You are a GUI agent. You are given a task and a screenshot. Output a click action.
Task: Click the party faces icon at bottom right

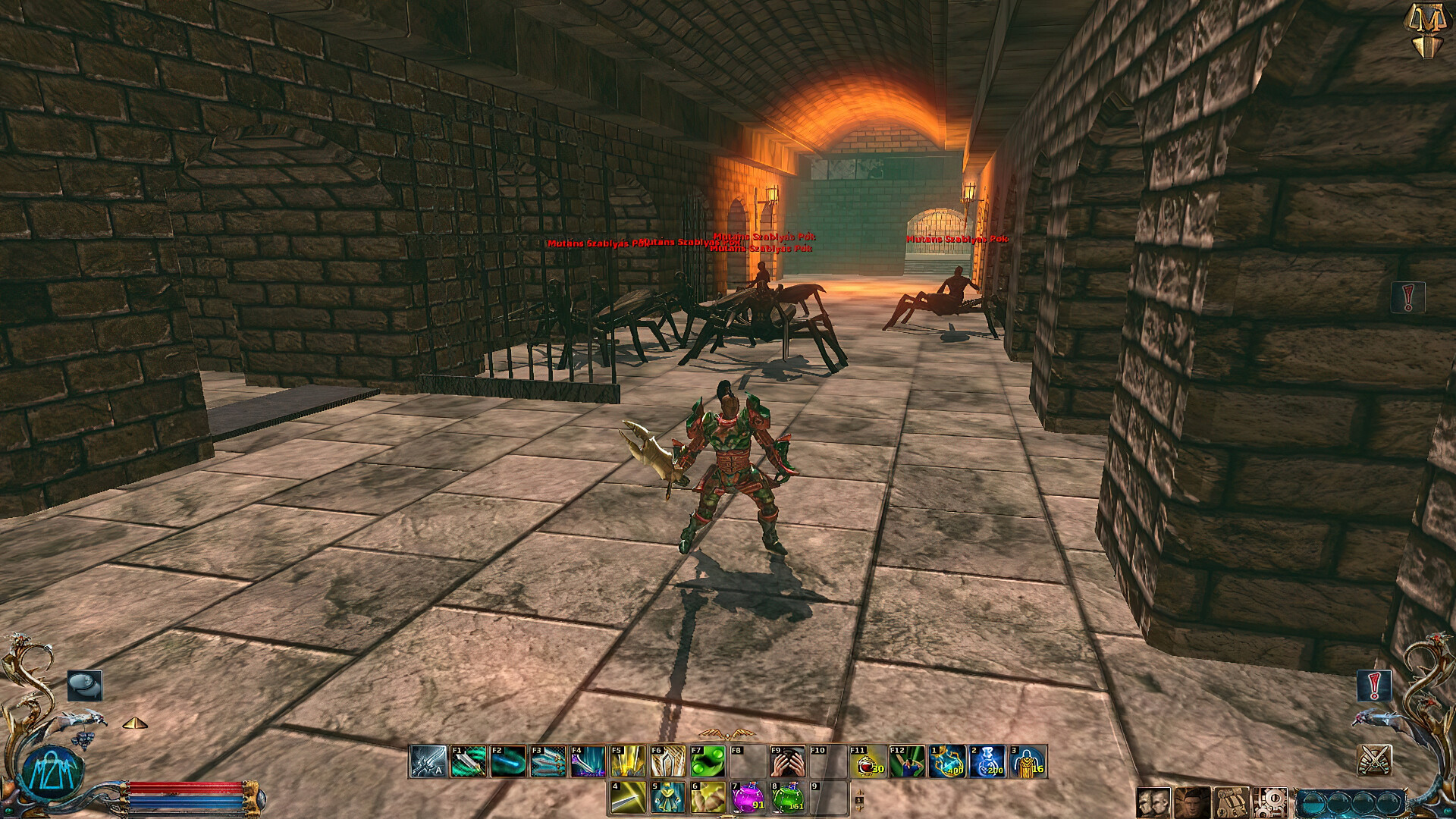1153,803
